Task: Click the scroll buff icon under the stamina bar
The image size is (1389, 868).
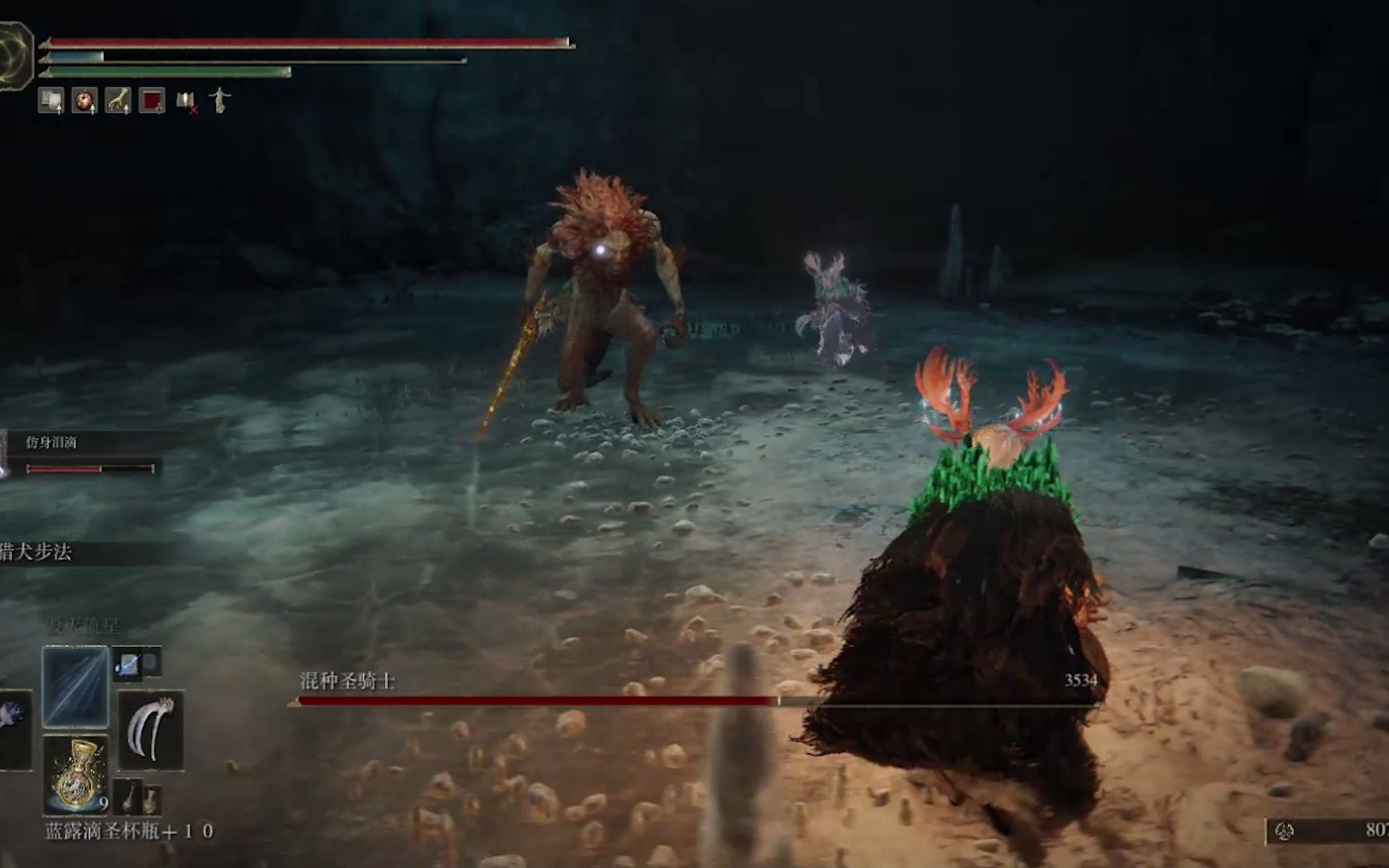Action: [x=51, y=100]
